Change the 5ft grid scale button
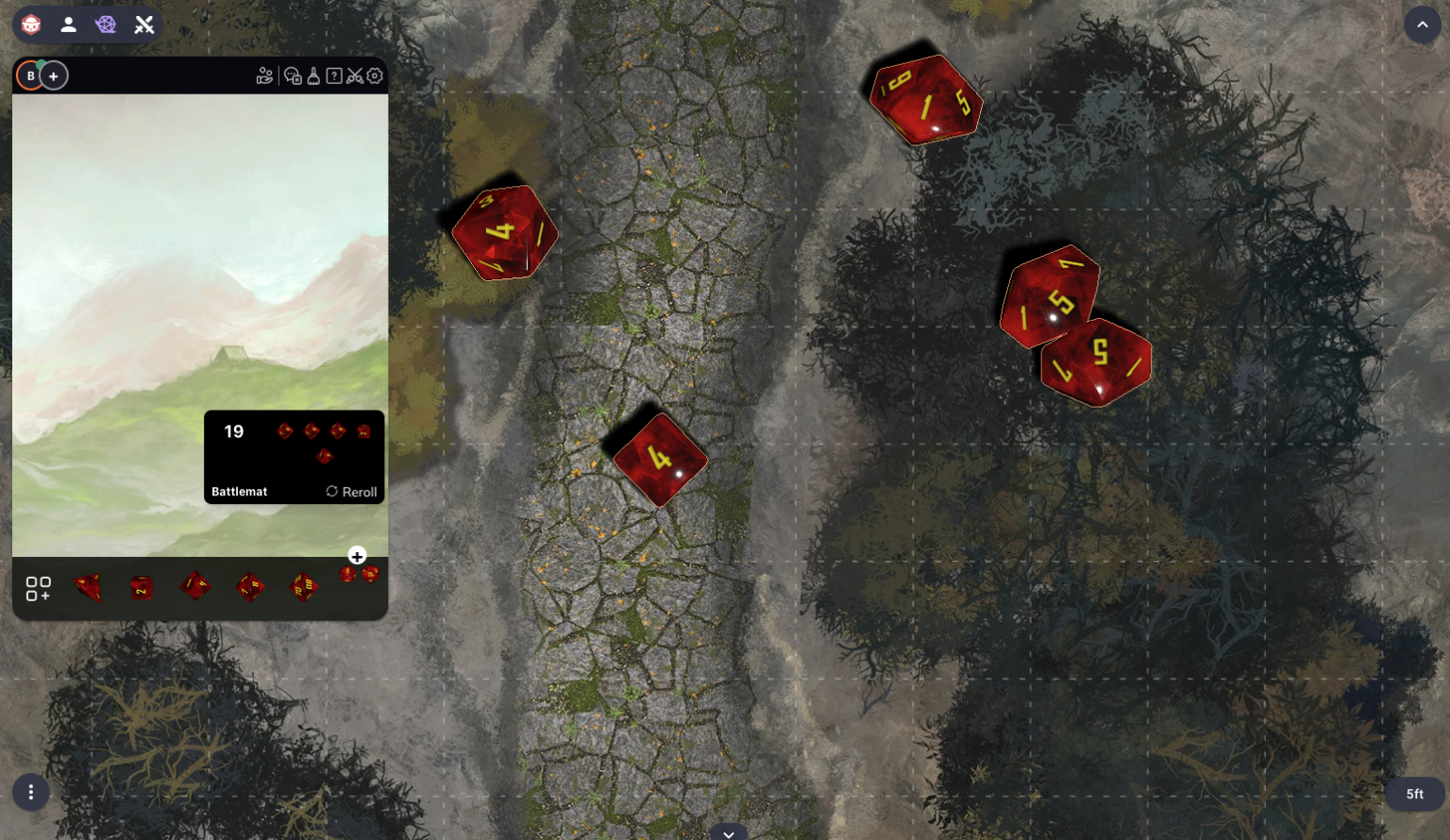Viewport: 1450px width, 840px height. pos(1414,794)
